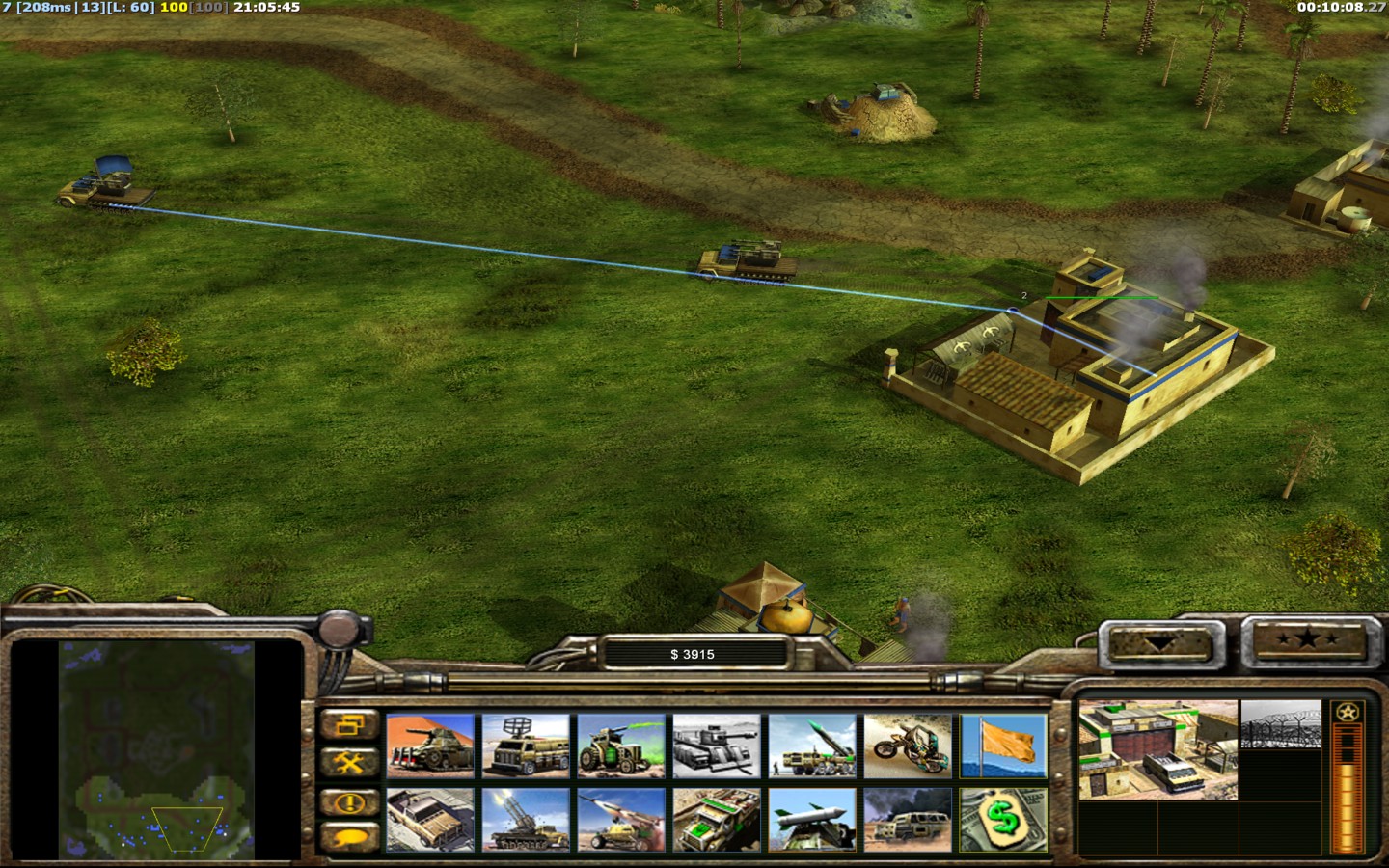Open the options menu wrench button

pos(349,764)
